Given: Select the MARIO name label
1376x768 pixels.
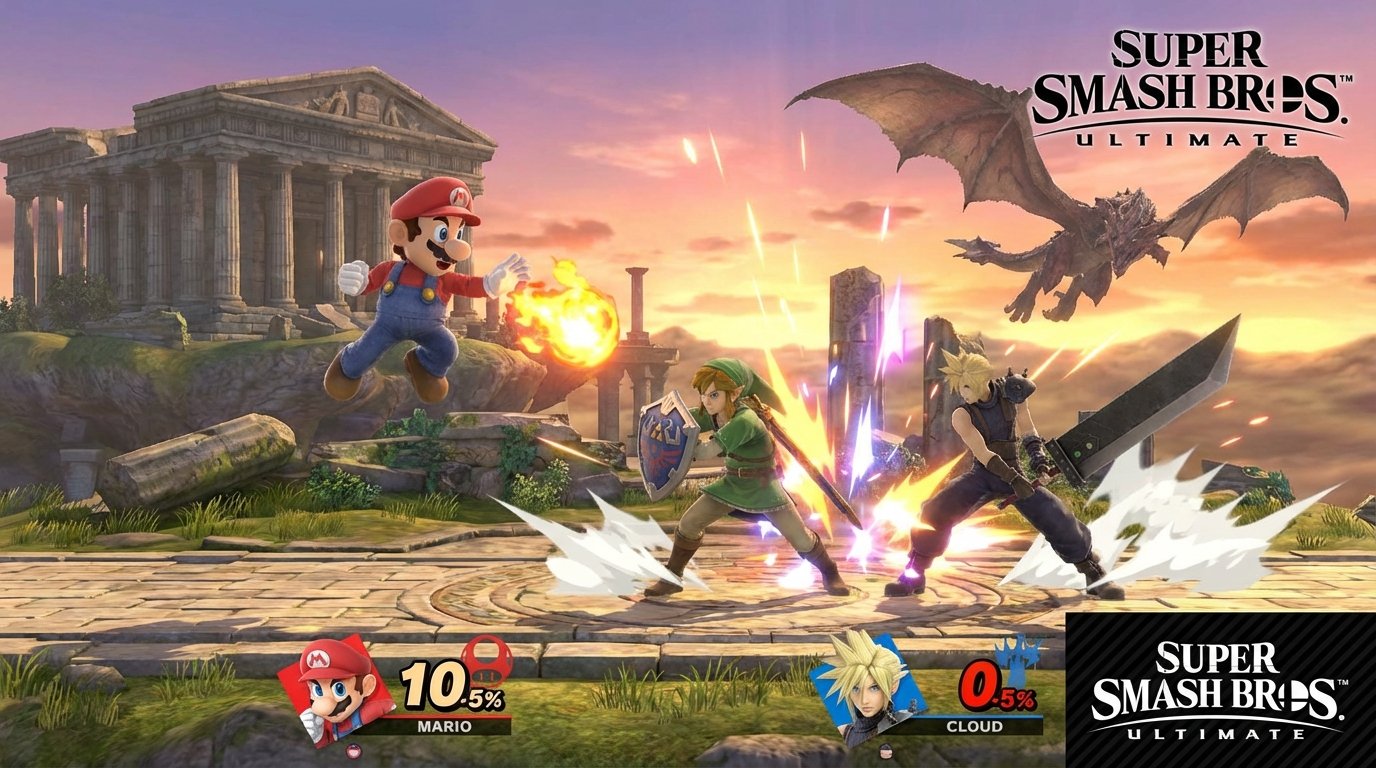Looking at the screenshot, I should (x=445, y=724).
